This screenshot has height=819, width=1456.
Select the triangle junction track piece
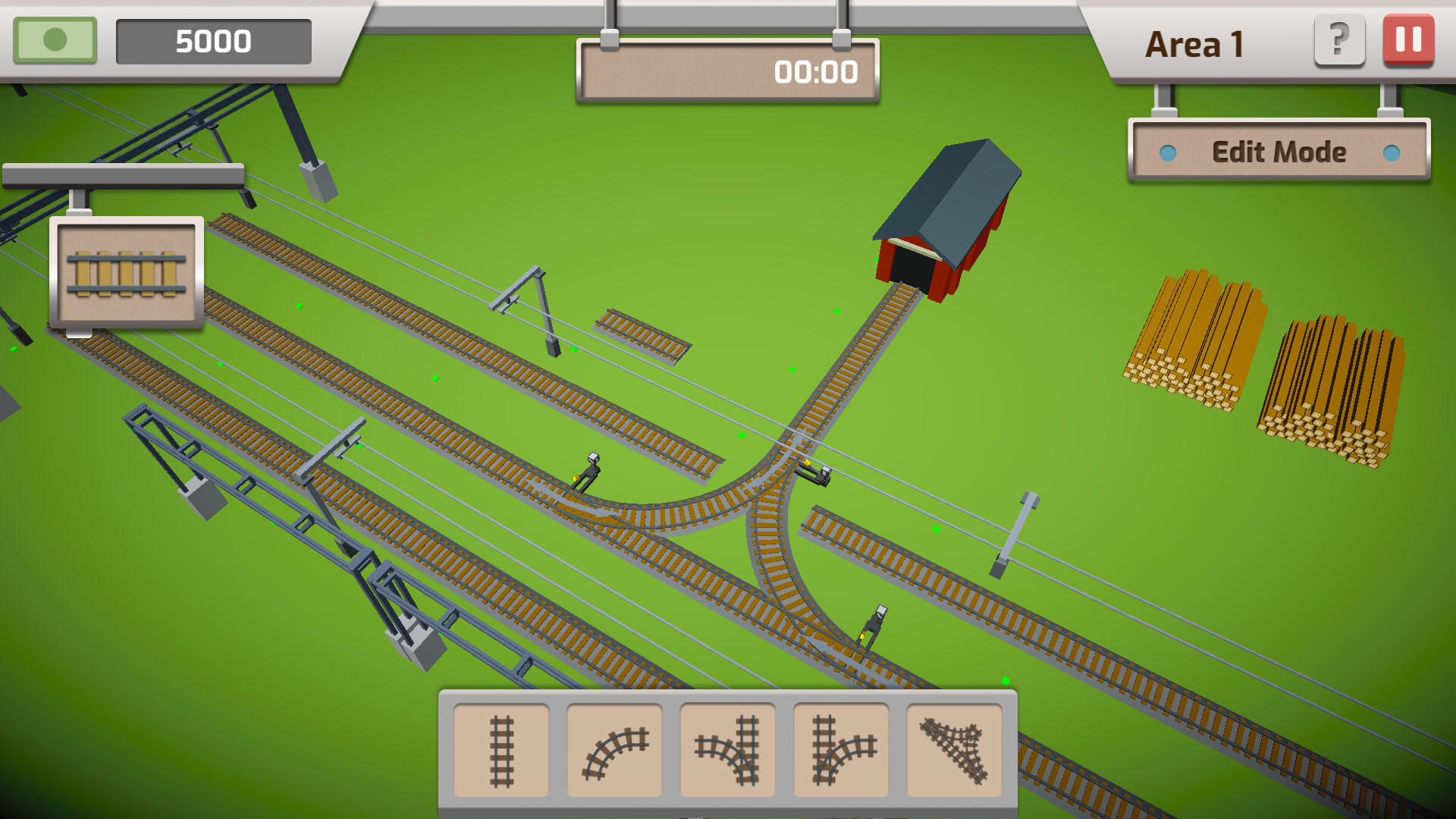tap(953, 749)
